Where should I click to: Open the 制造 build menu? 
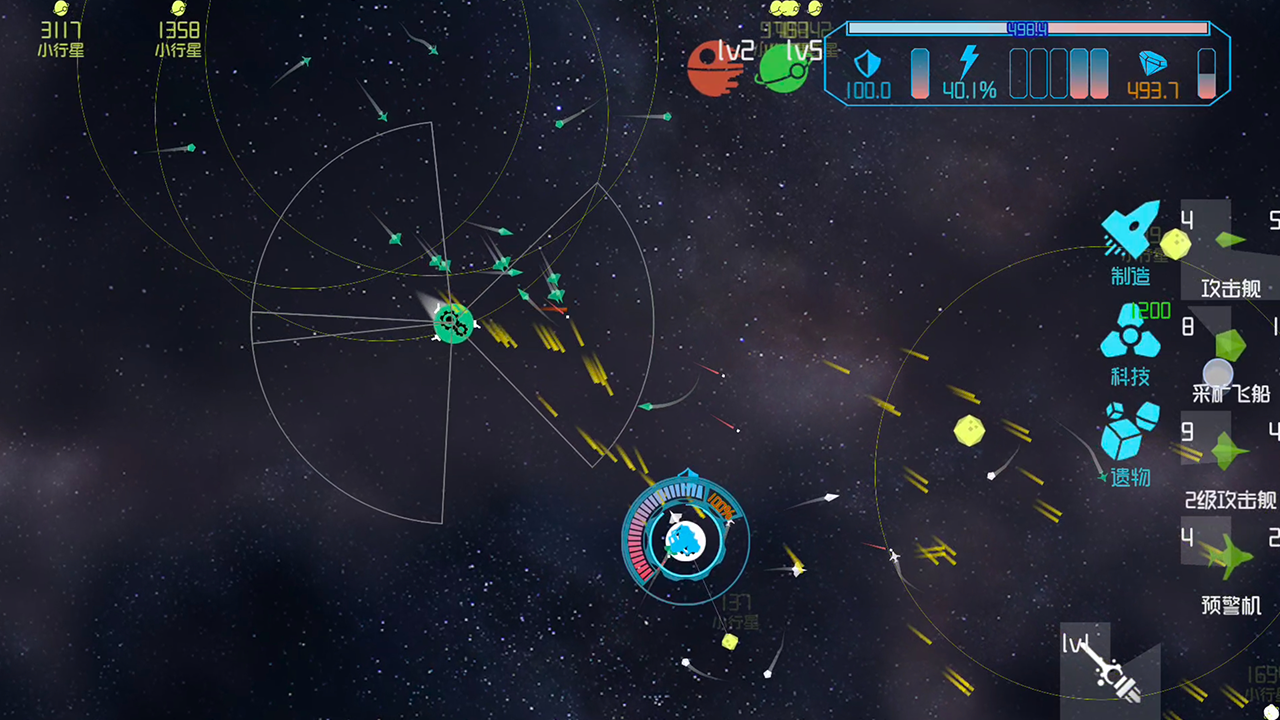1131,240
